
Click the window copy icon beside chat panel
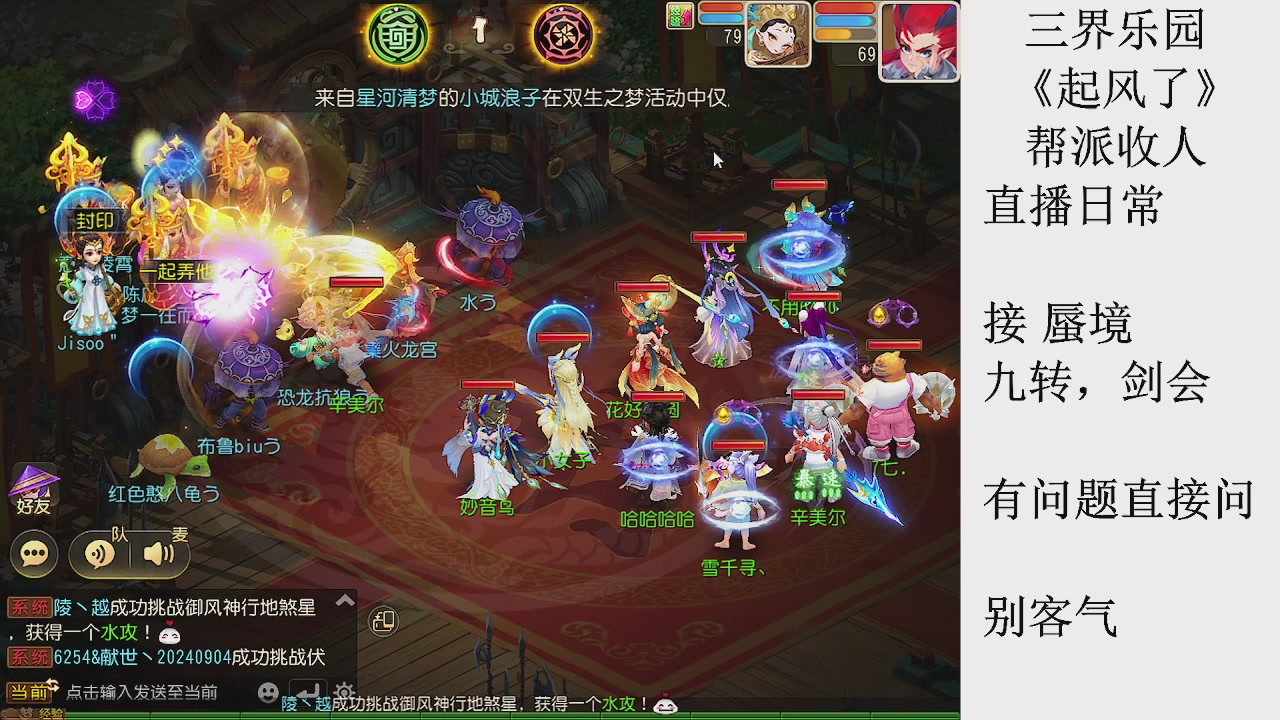384,620
